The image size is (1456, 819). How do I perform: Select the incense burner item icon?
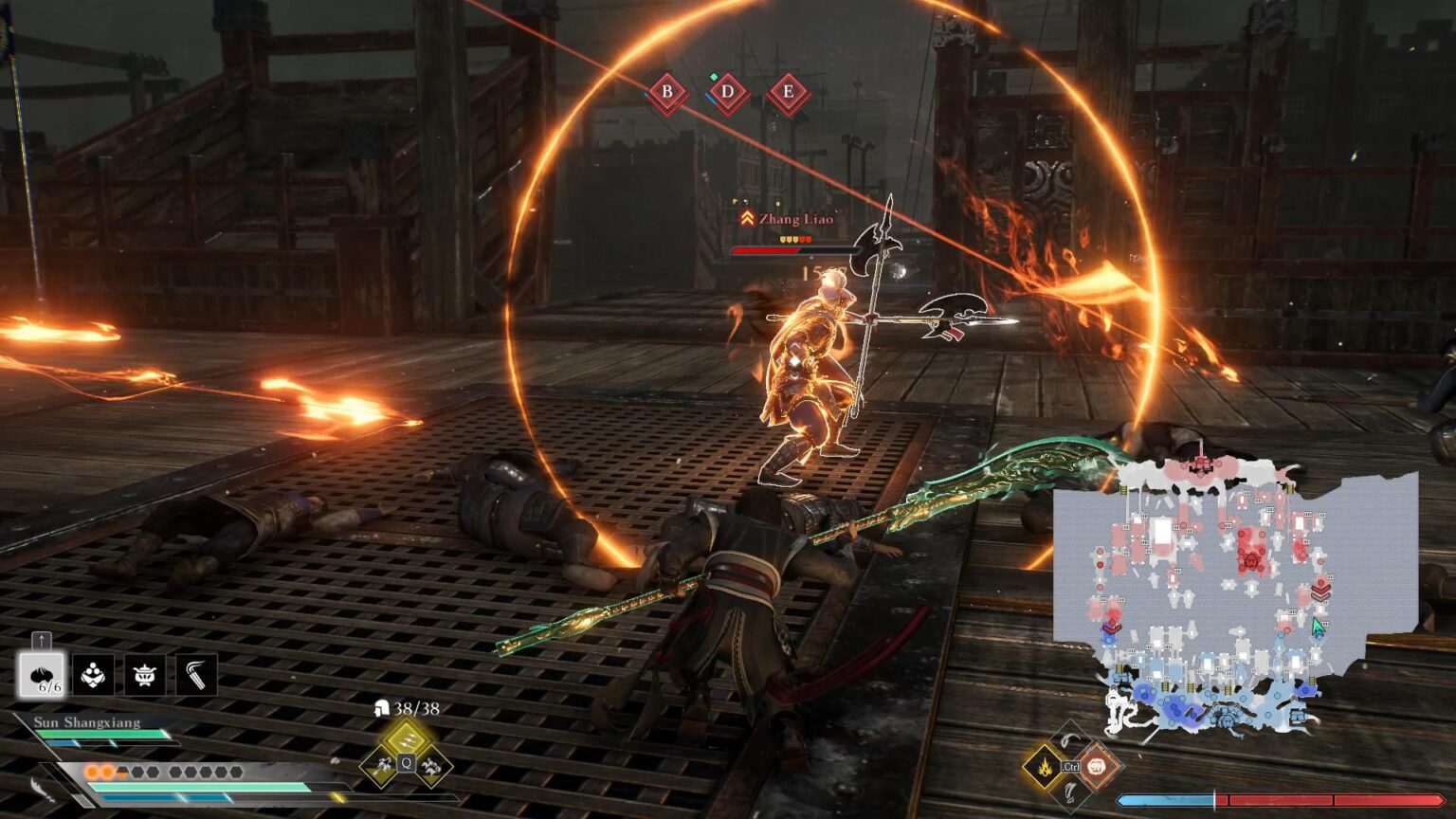(144, 676)
